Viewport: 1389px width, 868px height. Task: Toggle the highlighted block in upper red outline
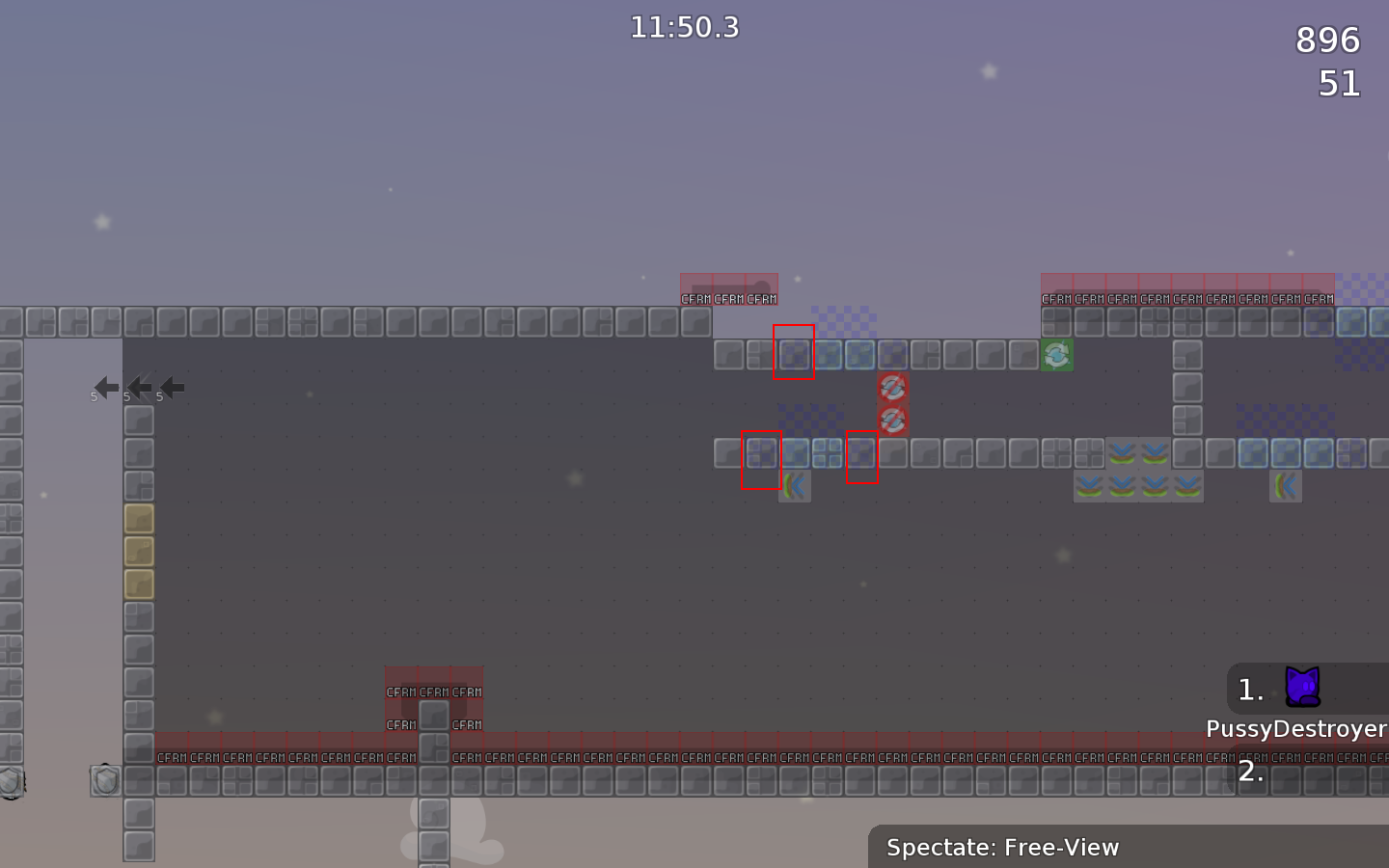click(x=794, y=354)
